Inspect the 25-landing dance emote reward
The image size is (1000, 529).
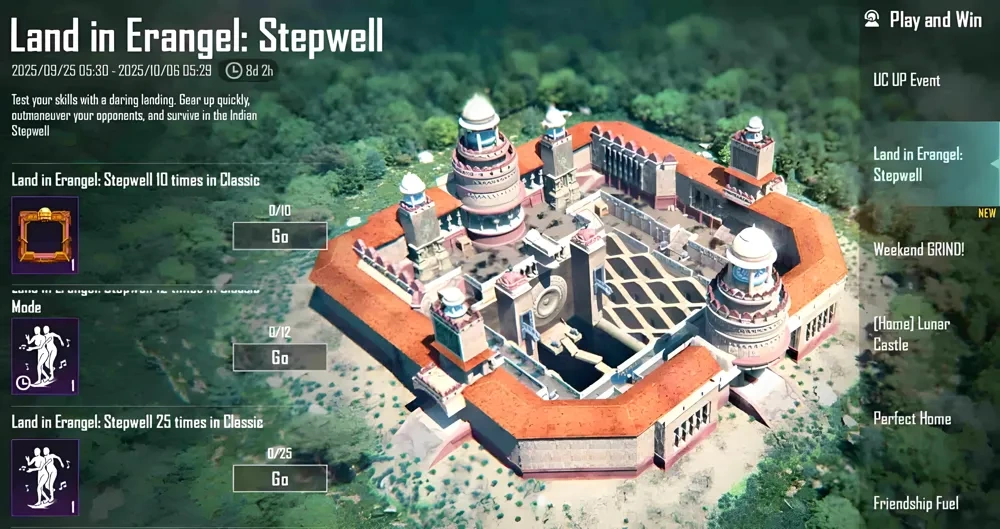45,477
